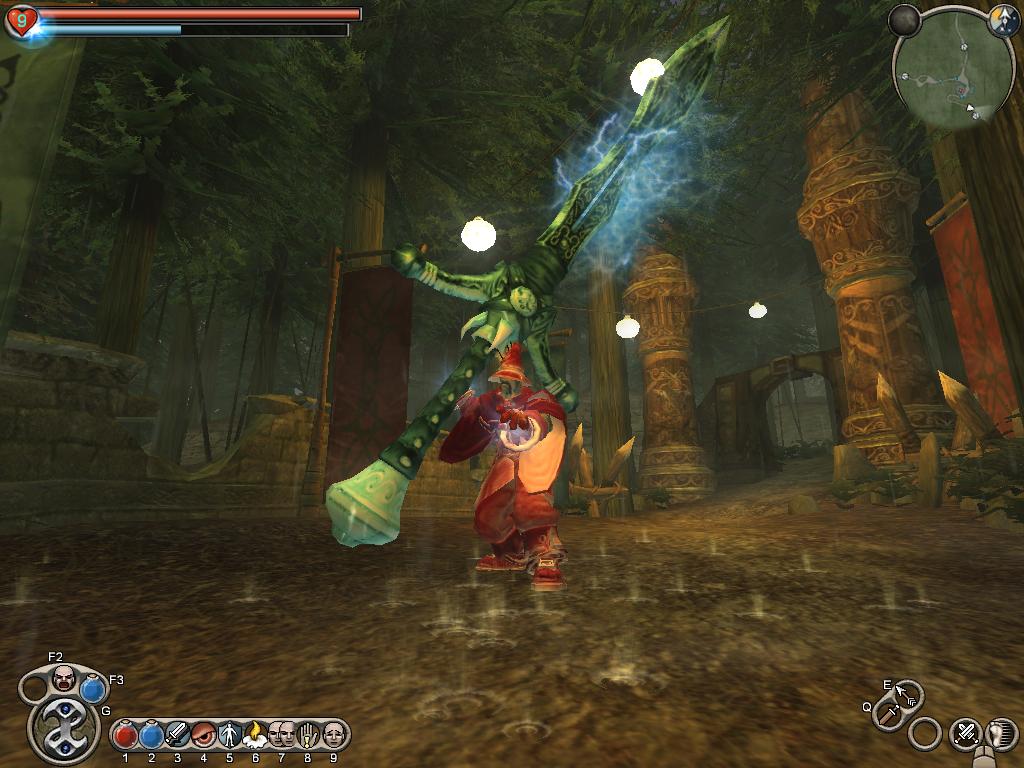Toggle the footprint sneak icon
This screenshot has height=768, width=1024.
(1001, 733)
